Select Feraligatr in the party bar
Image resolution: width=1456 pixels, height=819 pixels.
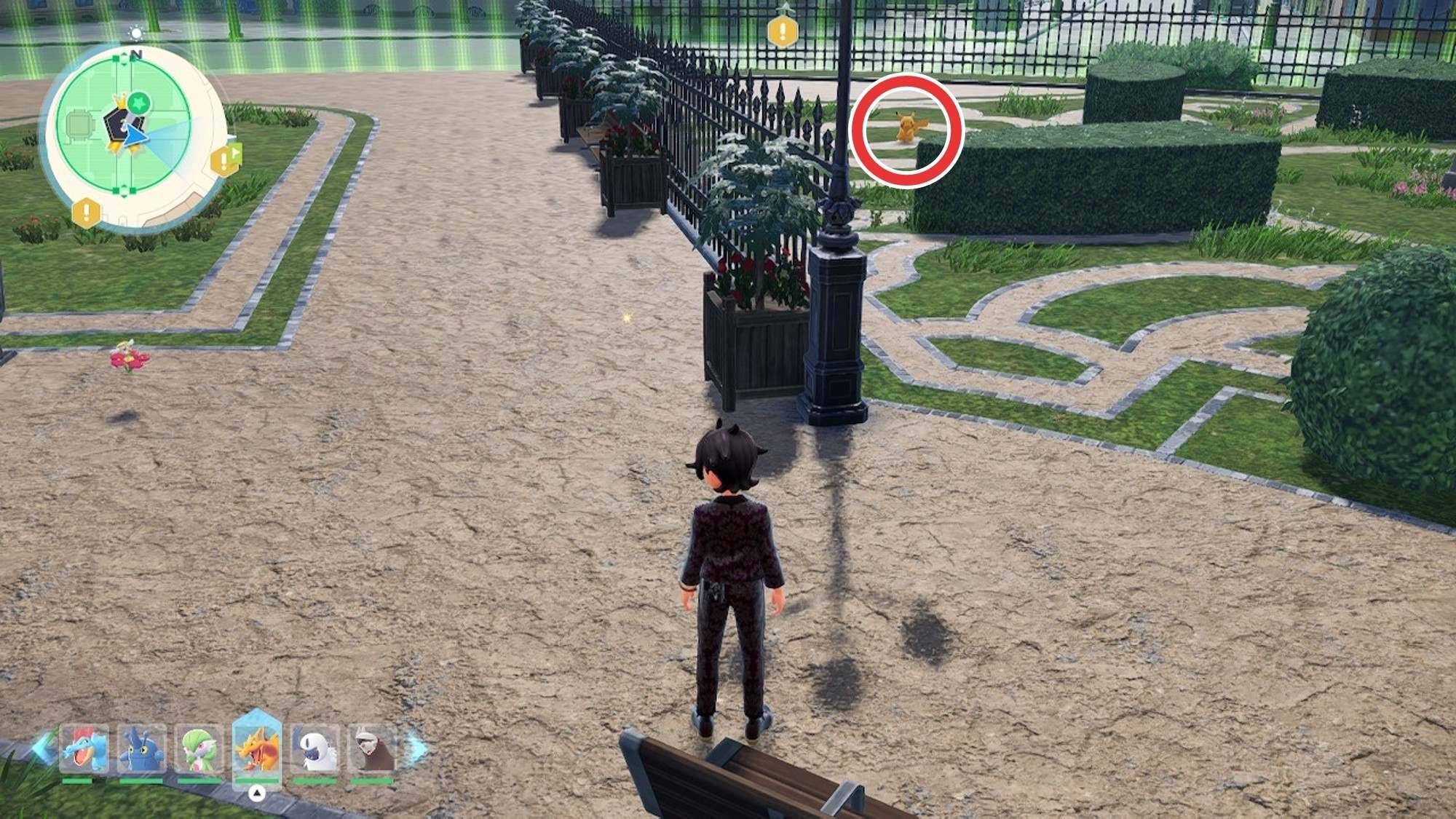84,750
